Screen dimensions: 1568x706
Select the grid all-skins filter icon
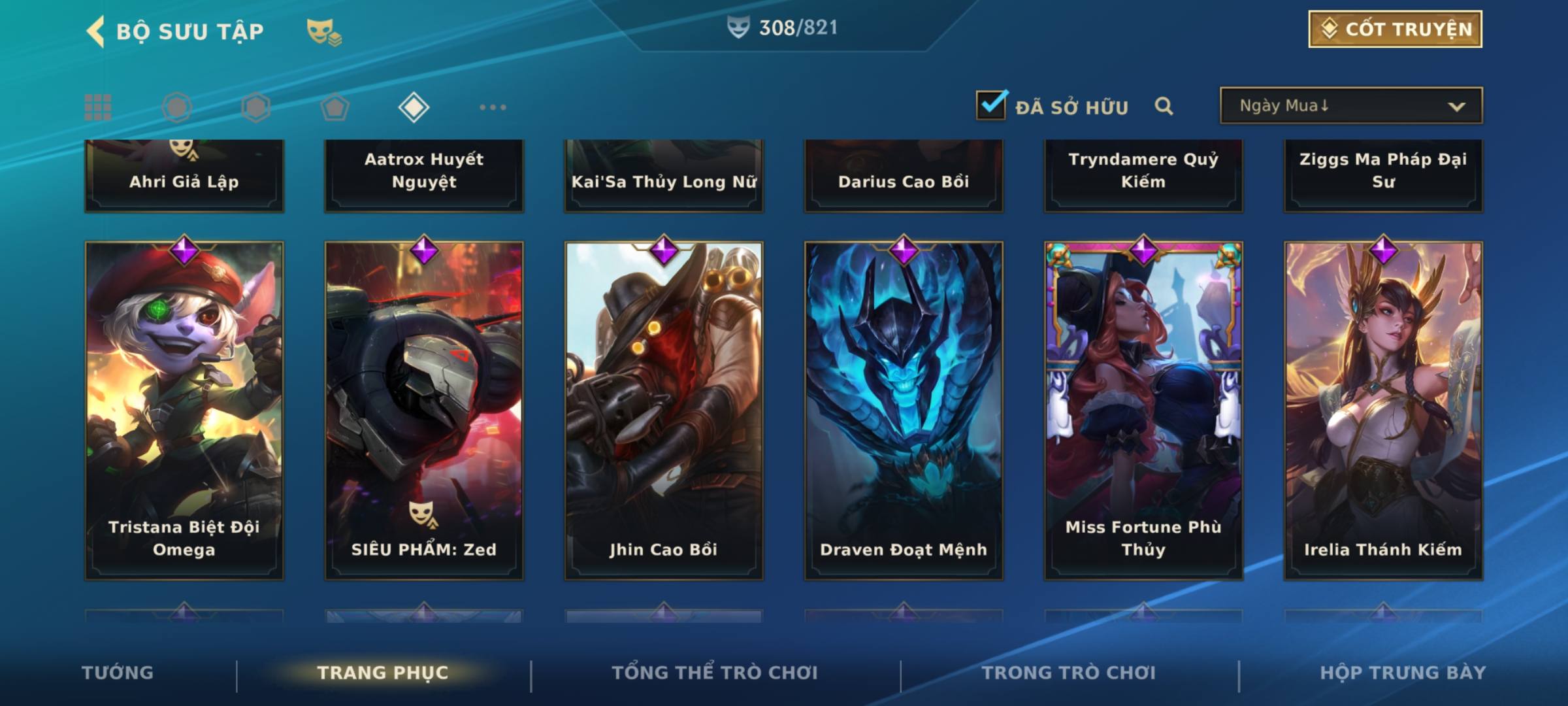pyautogui.click(x=98, y=107)
